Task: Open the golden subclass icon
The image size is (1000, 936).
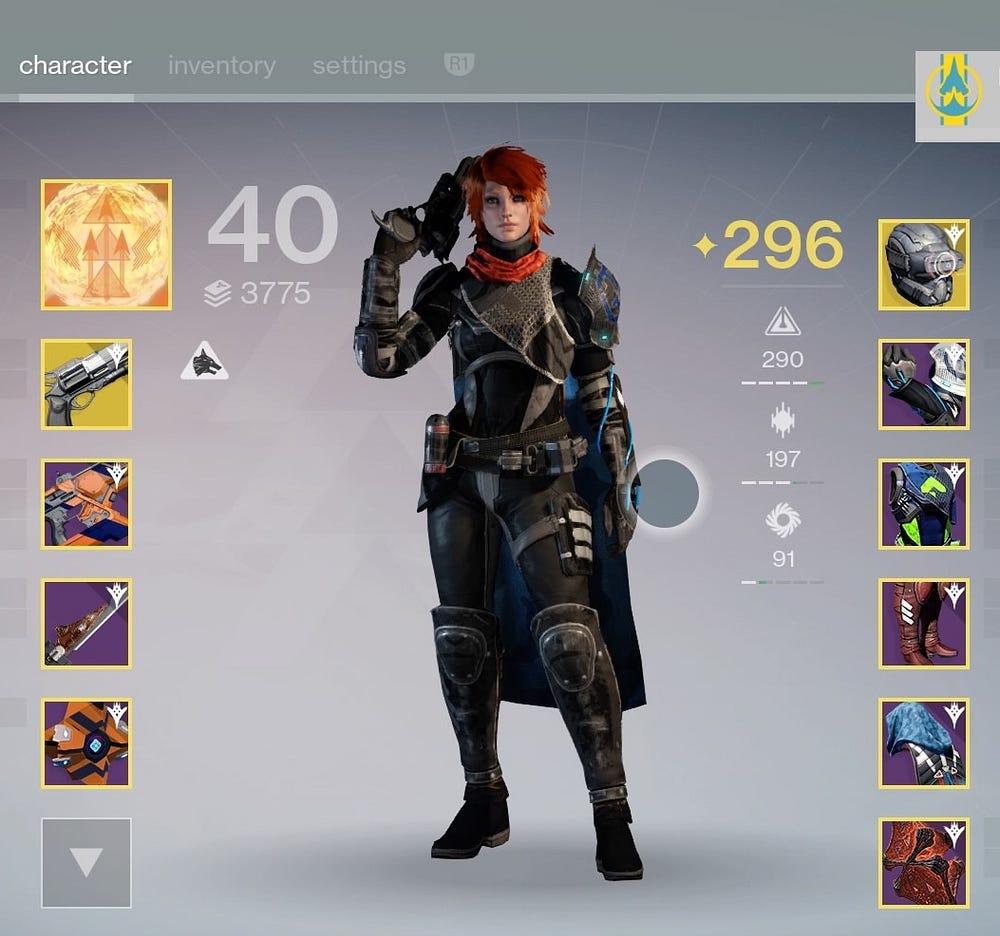Action: [x=106, y=244]
